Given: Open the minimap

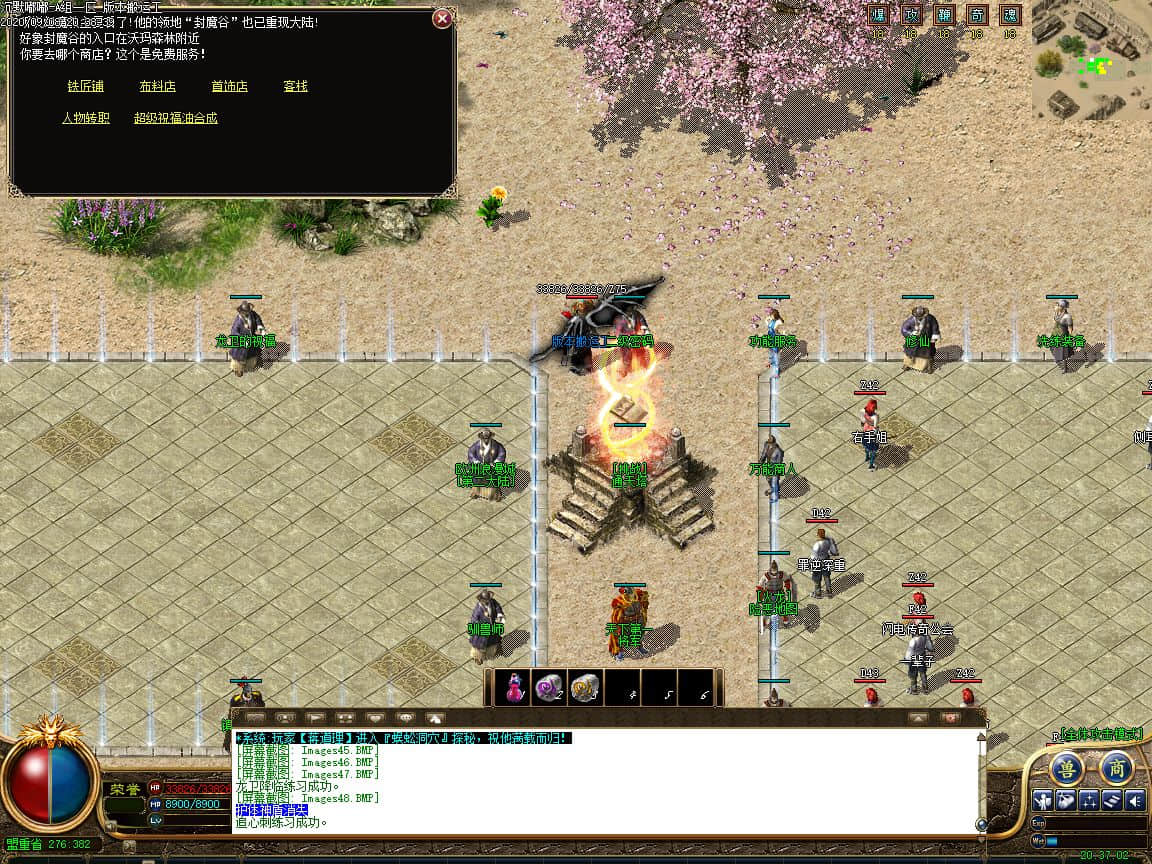Looking at the screenshot, I should [x=1091, y=59].
